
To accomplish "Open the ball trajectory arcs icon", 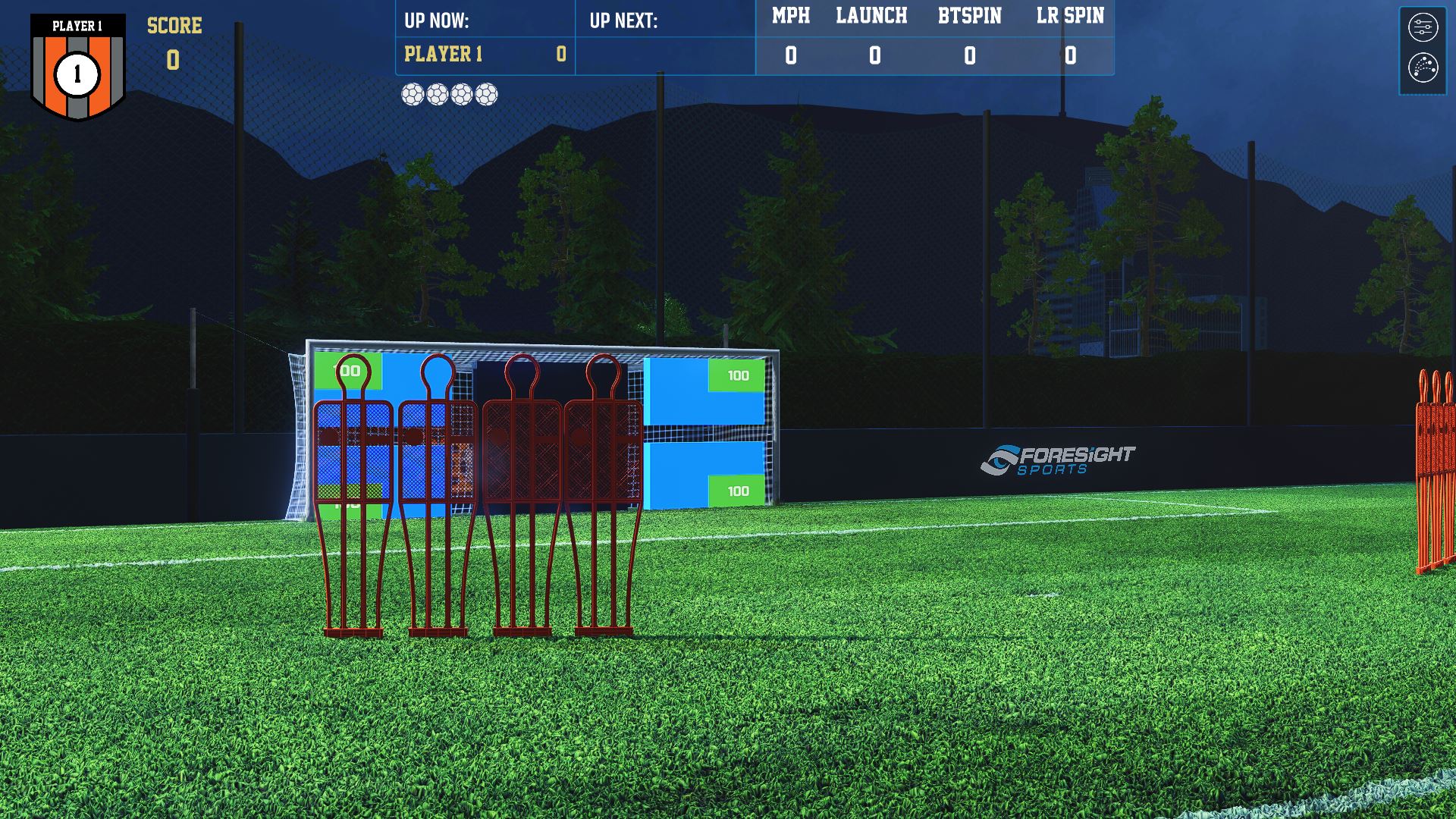I will tap(1423, 67).
